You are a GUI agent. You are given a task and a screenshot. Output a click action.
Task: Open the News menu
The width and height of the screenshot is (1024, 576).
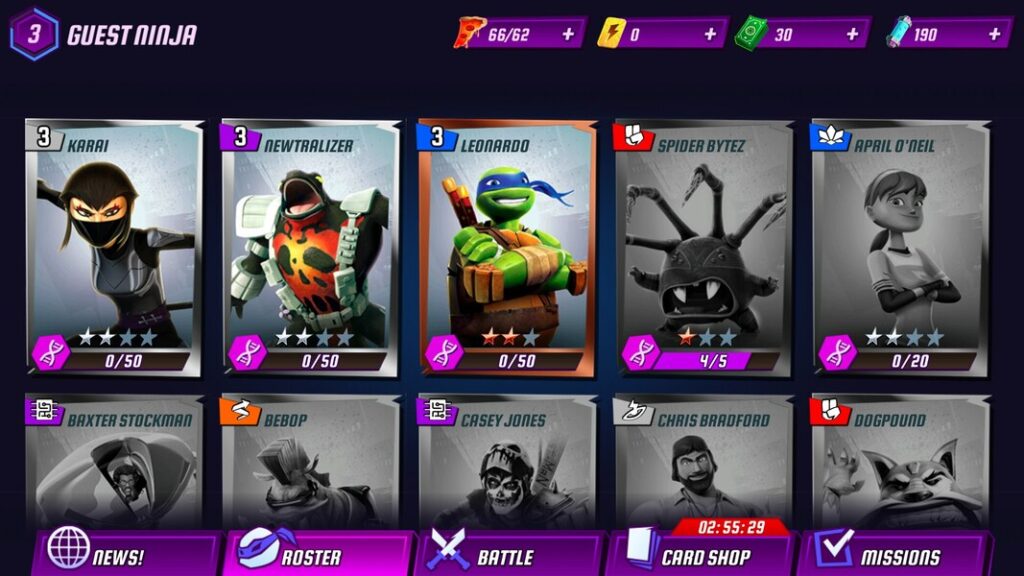click(x=125, y=555)
